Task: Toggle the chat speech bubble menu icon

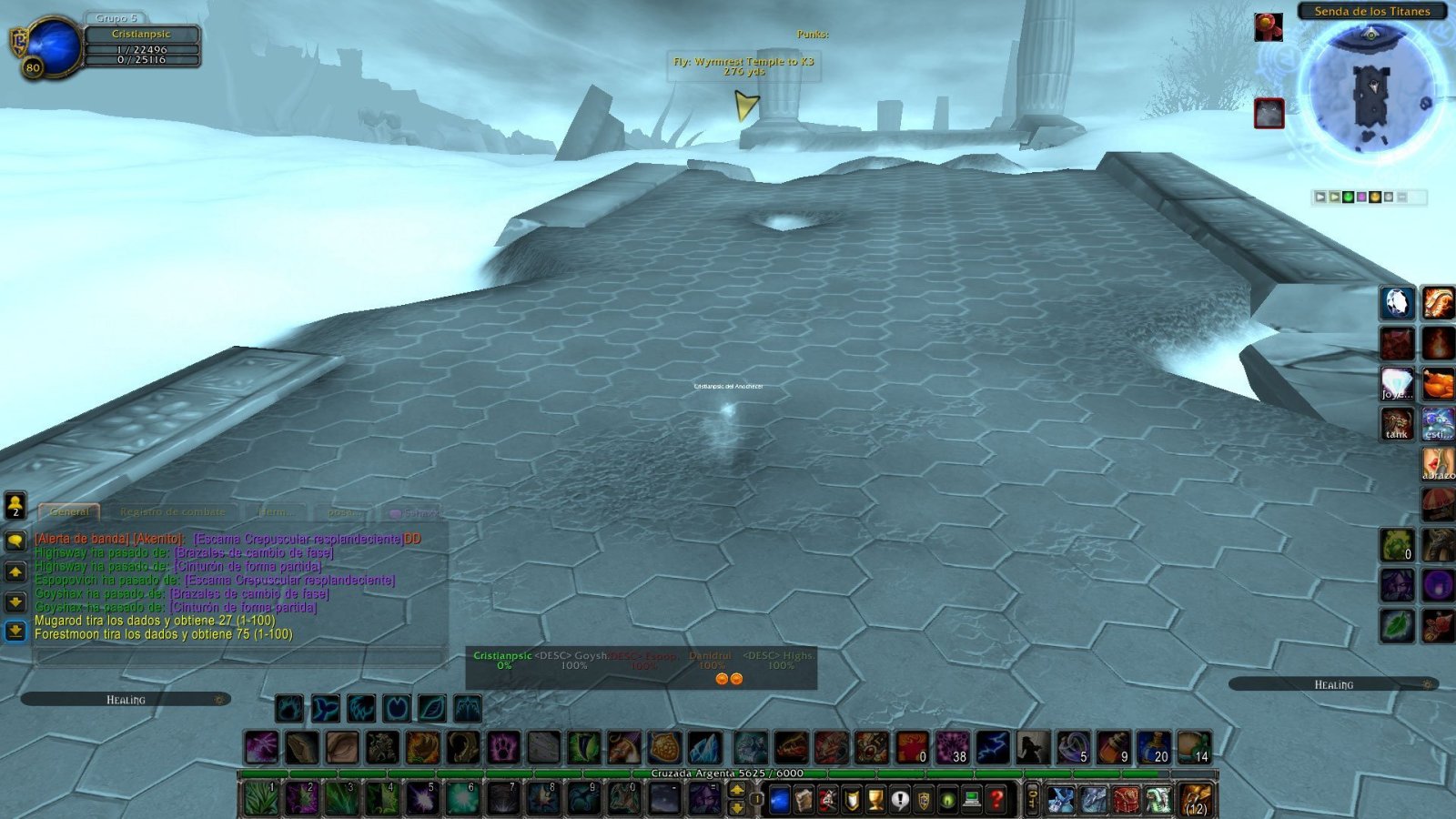Action: pyautogui.click(x=16, y=541)
